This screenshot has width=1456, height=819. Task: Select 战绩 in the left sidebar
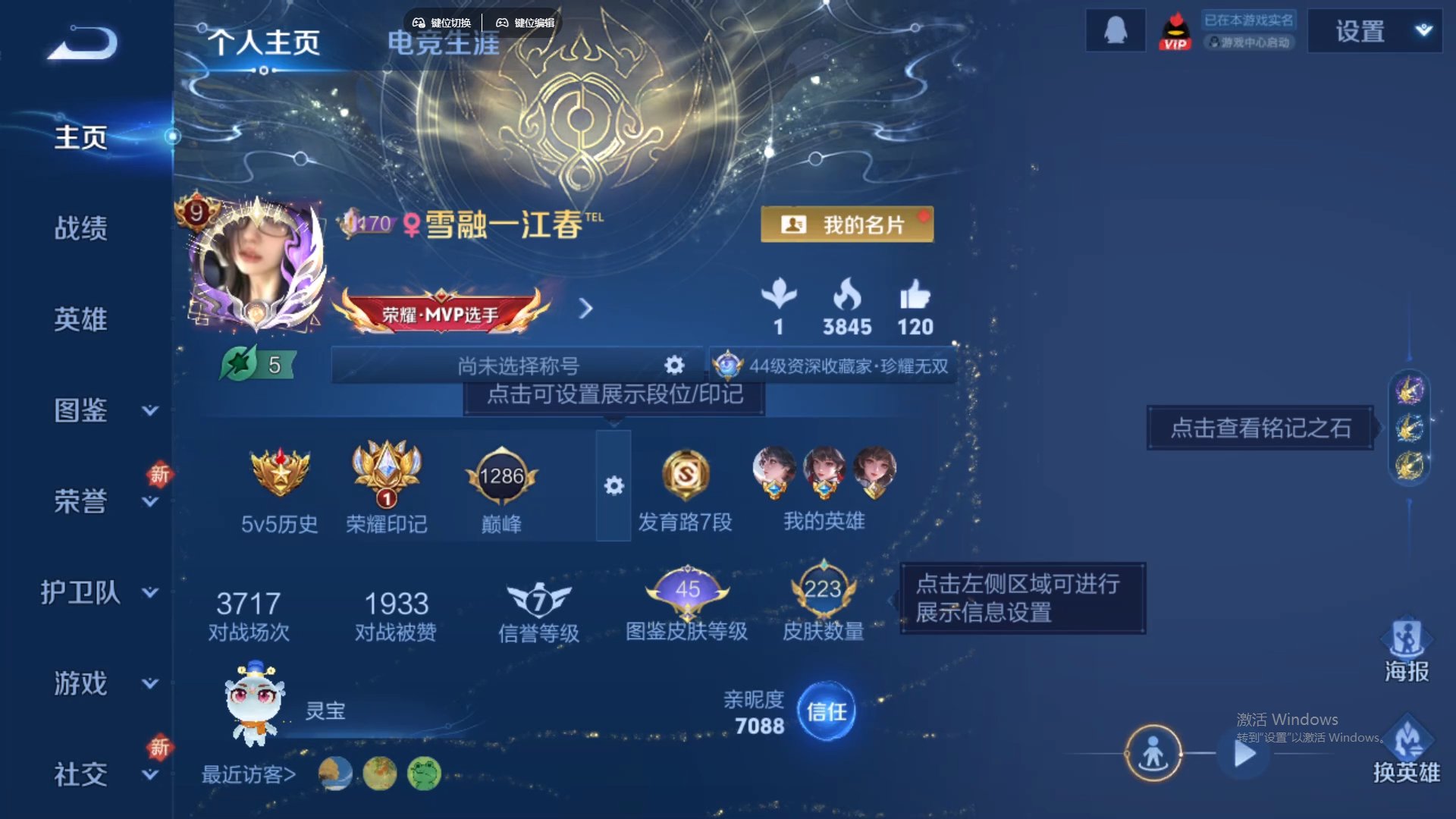(82, 227)
